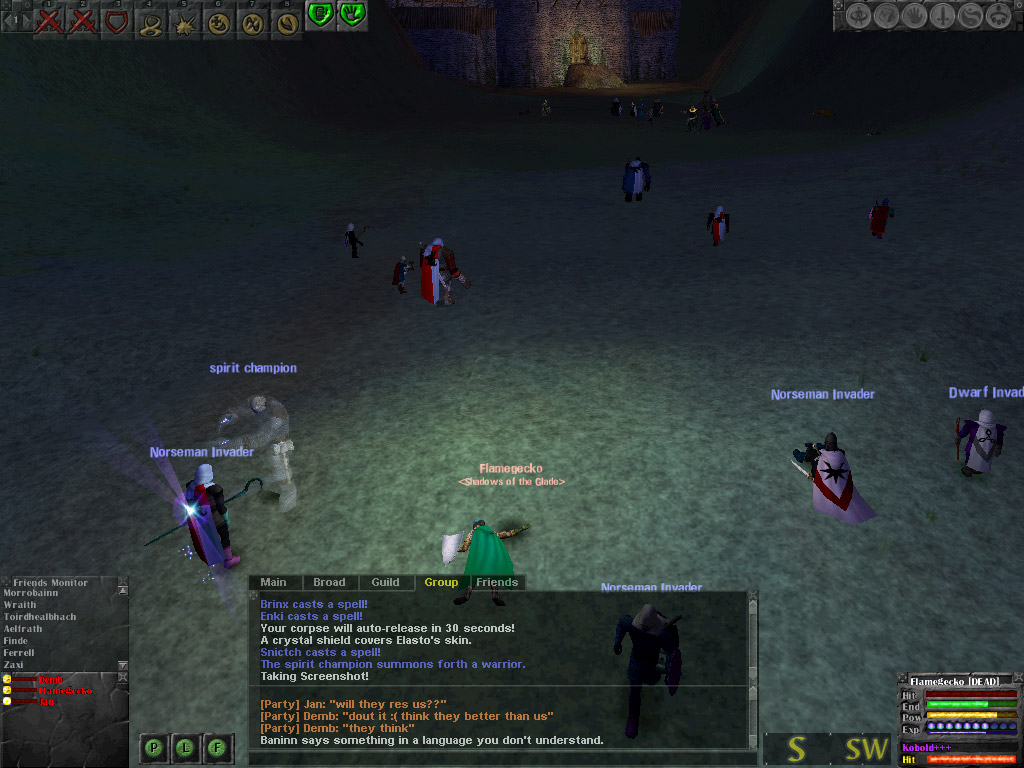
Task: Switch to the Main chat tab
Action: [x=273, y=582]
